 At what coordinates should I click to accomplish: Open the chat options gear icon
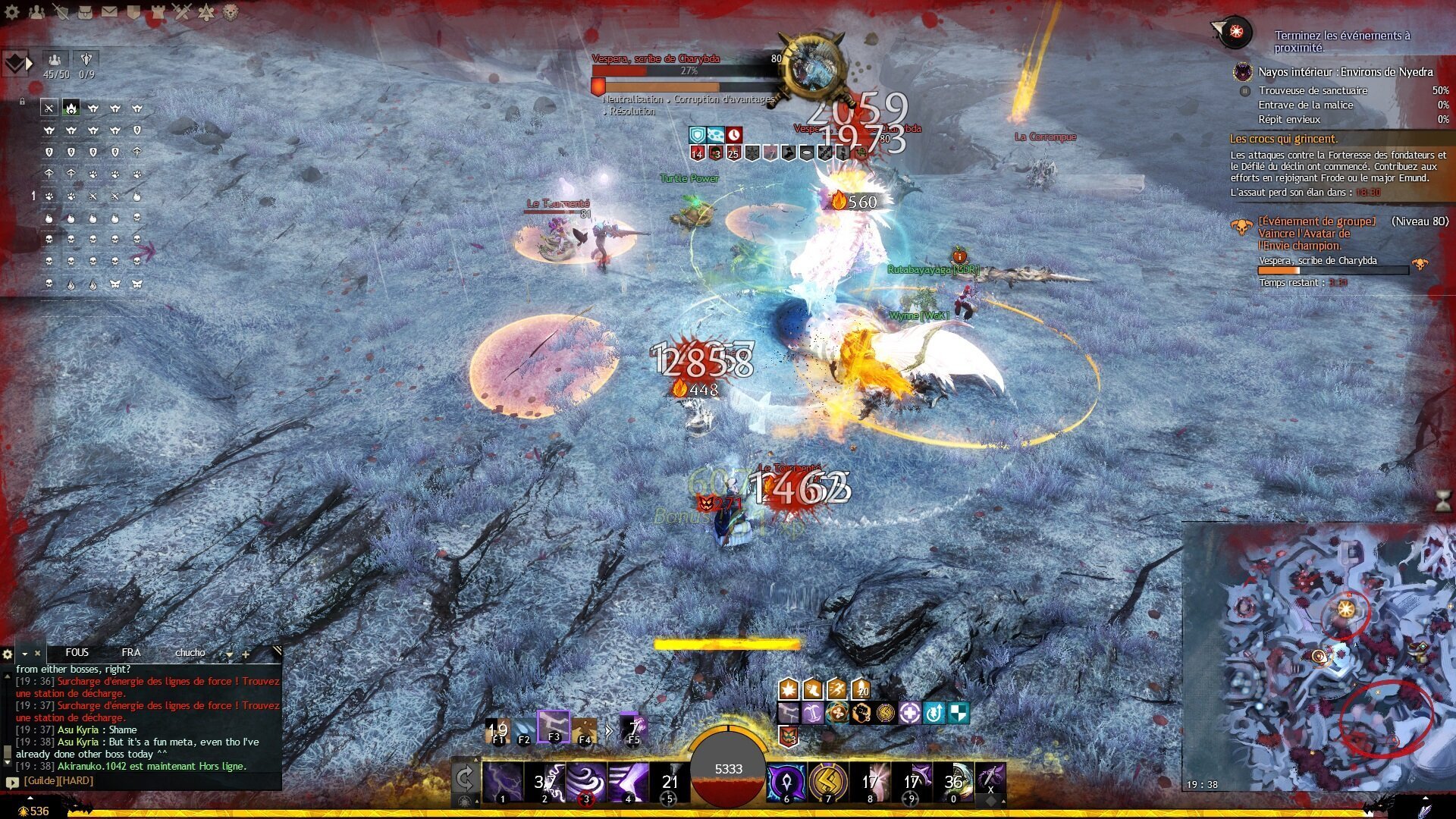coord(7,654)
